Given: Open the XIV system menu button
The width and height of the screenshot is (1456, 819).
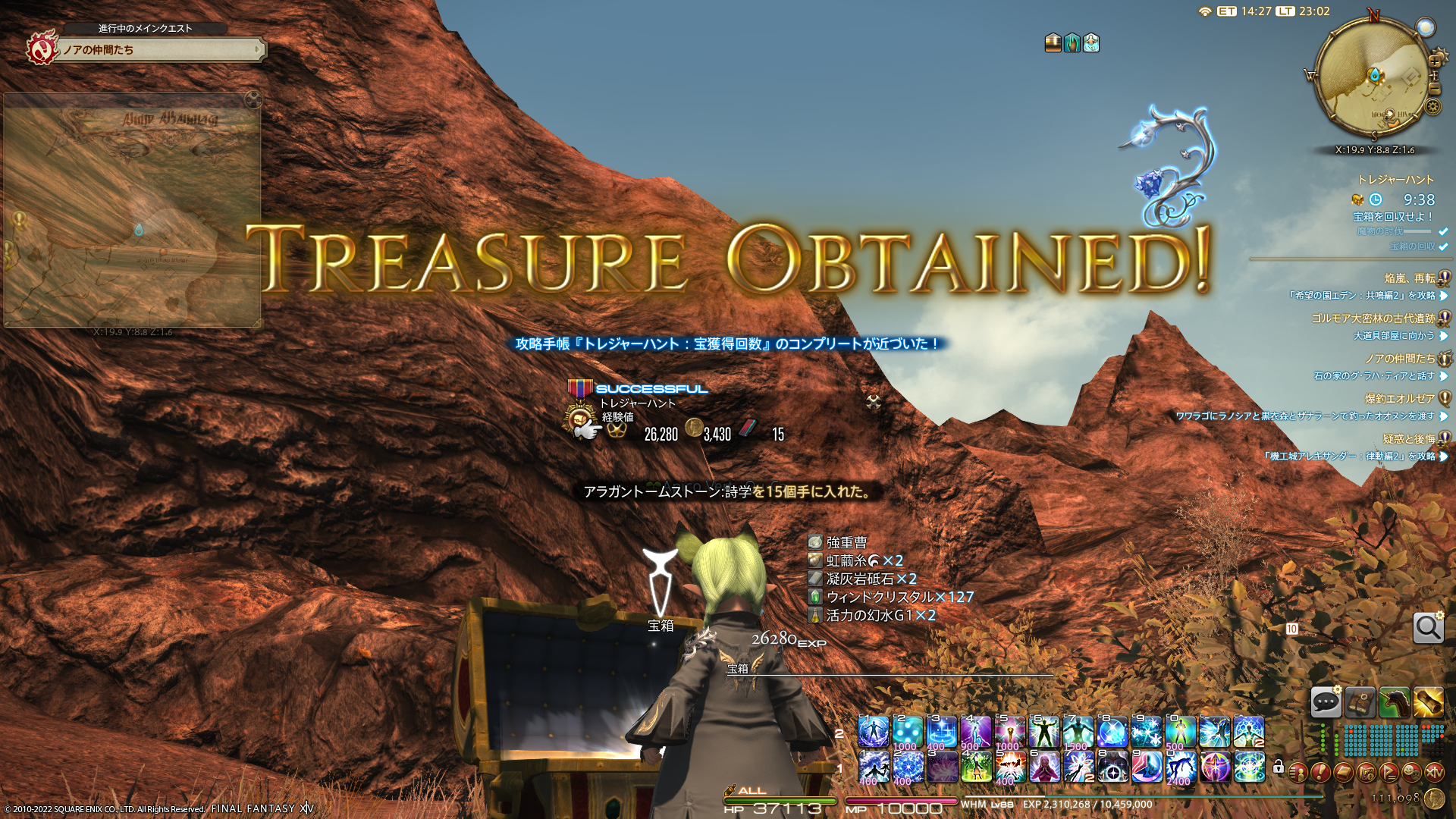Looking at the screenshot, I should 1434,772.
